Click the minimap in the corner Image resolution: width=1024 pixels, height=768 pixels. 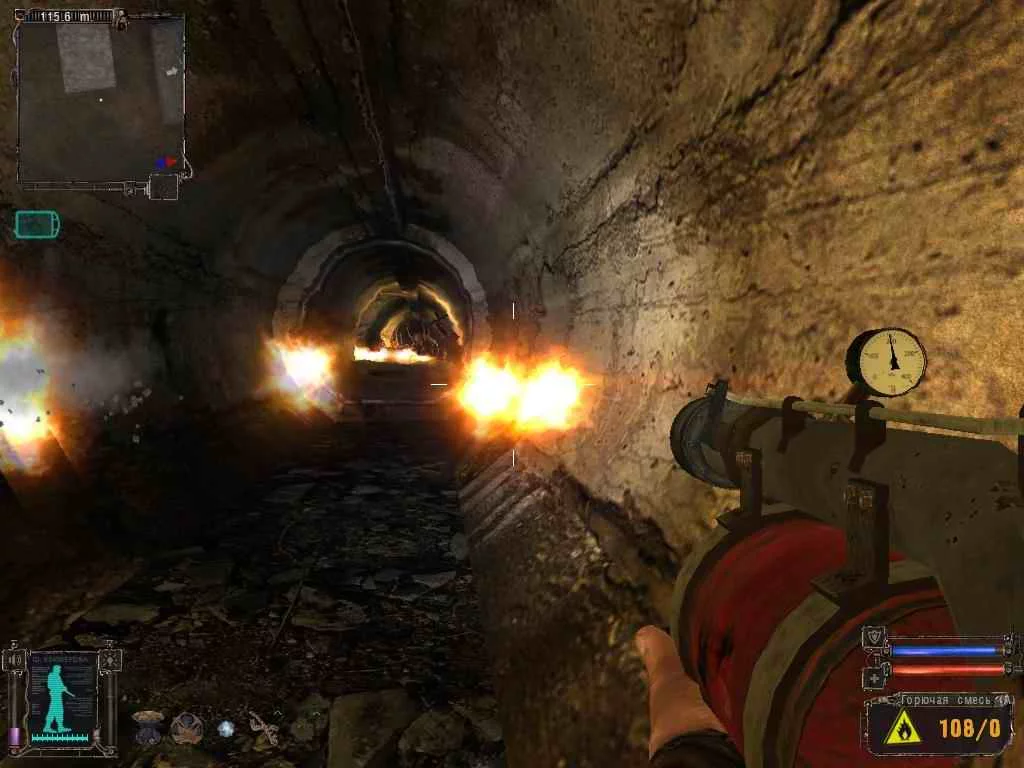(x=100, y=98)
